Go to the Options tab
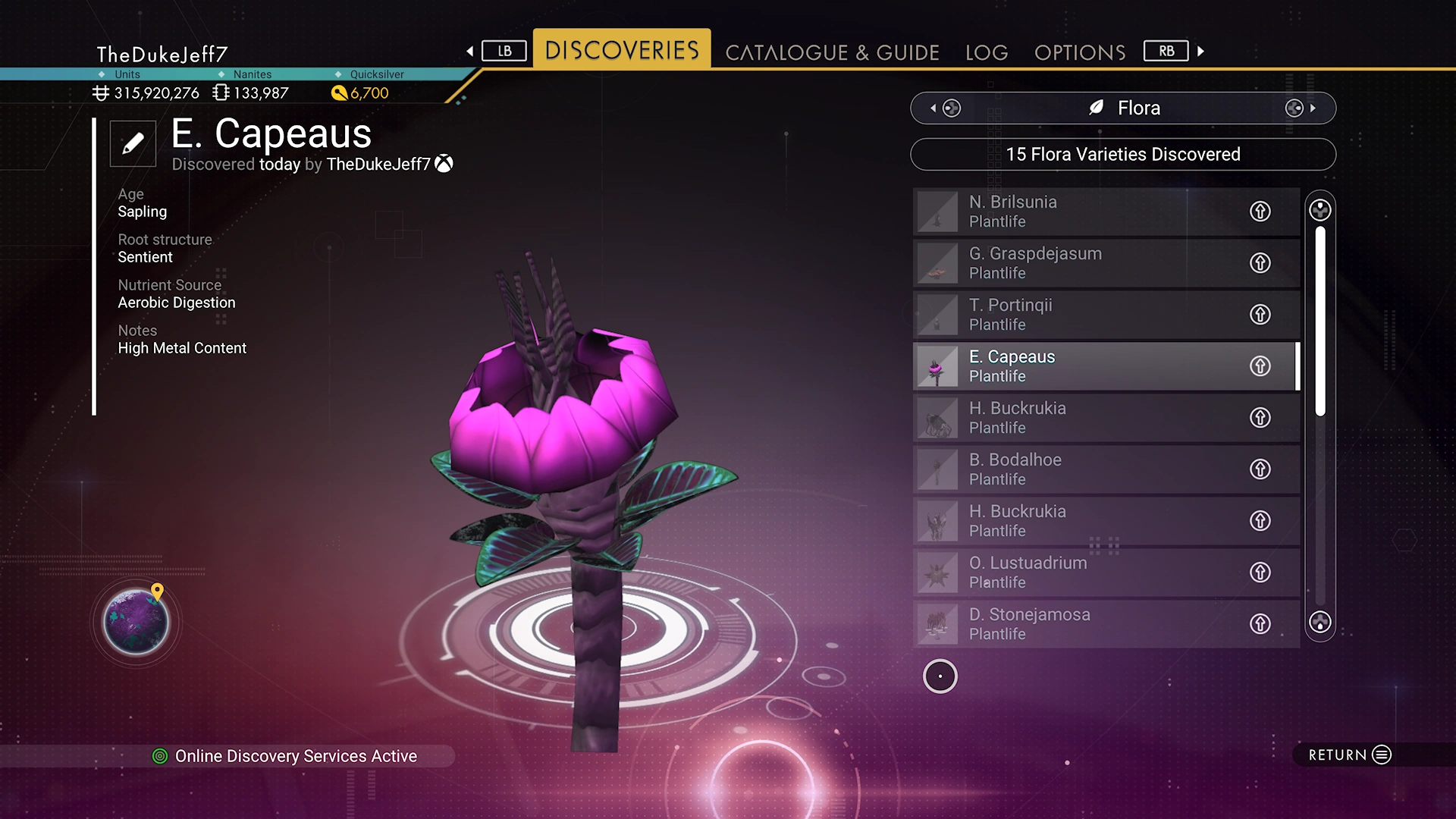Viewport: 1456px width, 819px height. point(1080,52)
